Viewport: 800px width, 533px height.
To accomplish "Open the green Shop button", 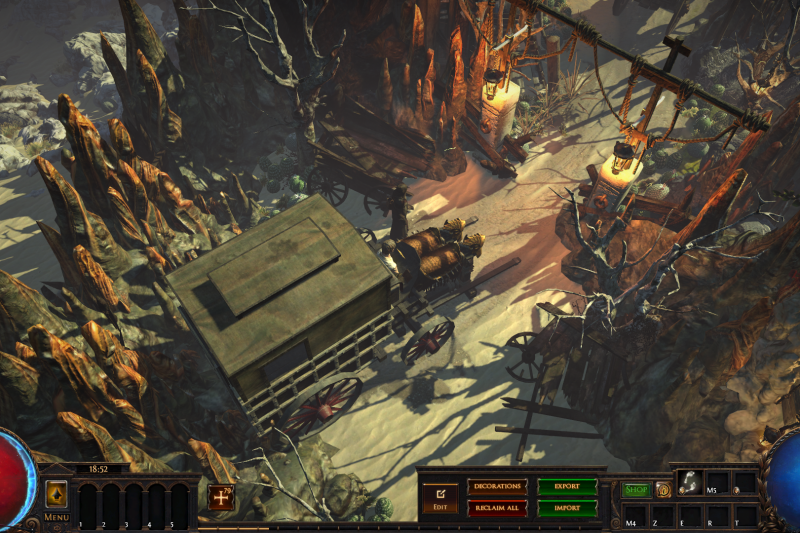I will coord(636,489).
